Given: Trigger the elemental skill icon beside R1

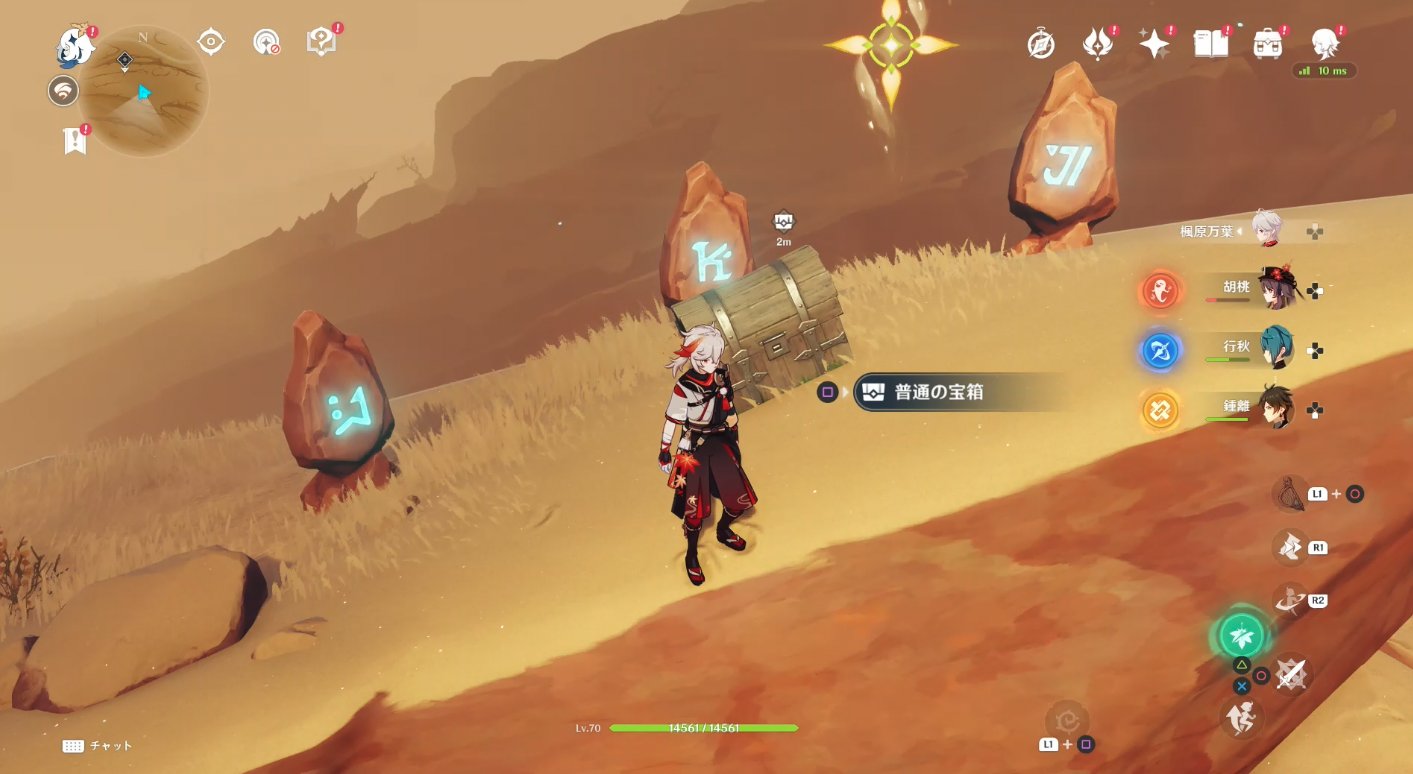Looking at the screenshot, I should (1290, 547).
